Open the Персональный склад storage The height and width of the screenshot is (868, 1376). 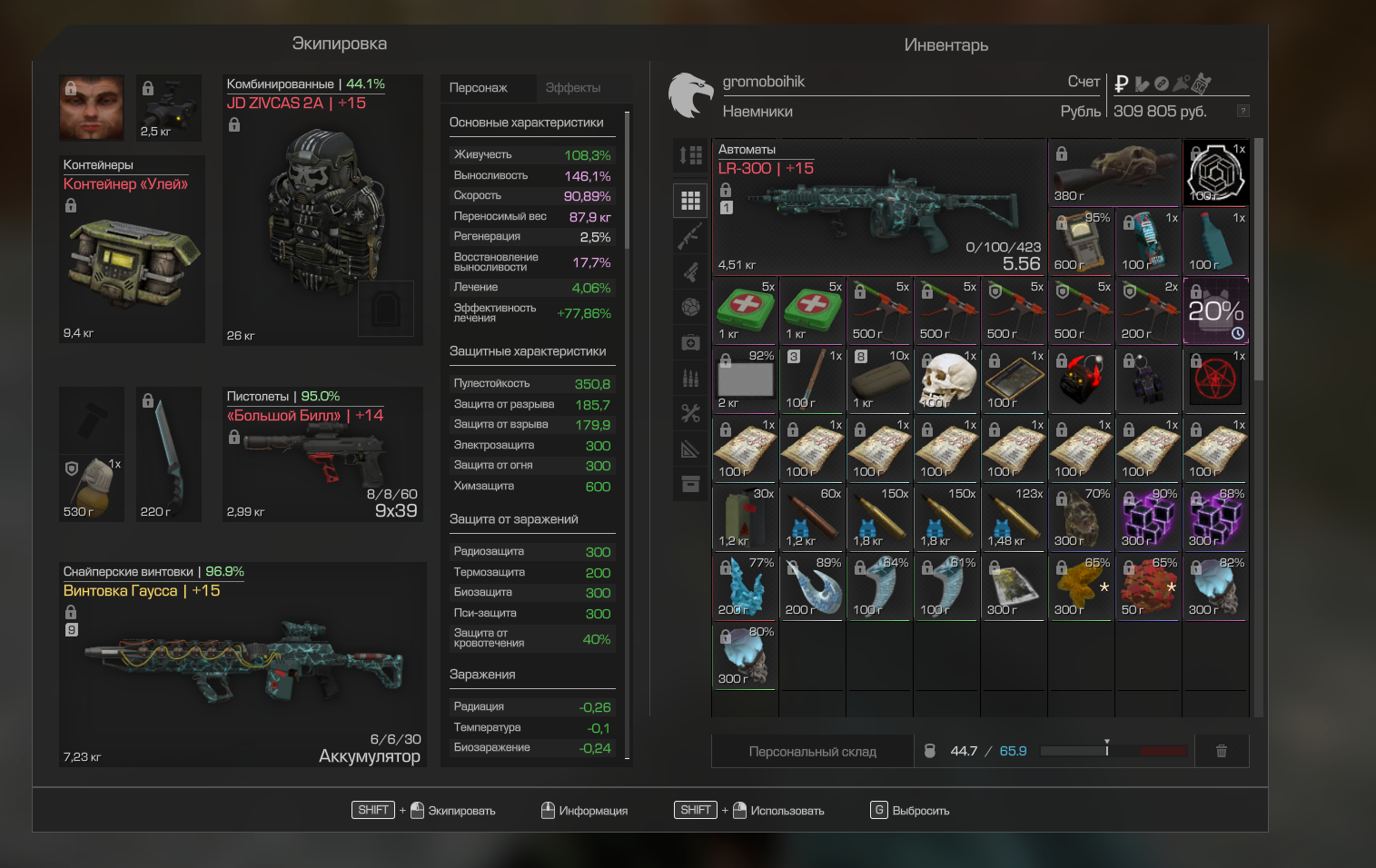click(812, 752)
